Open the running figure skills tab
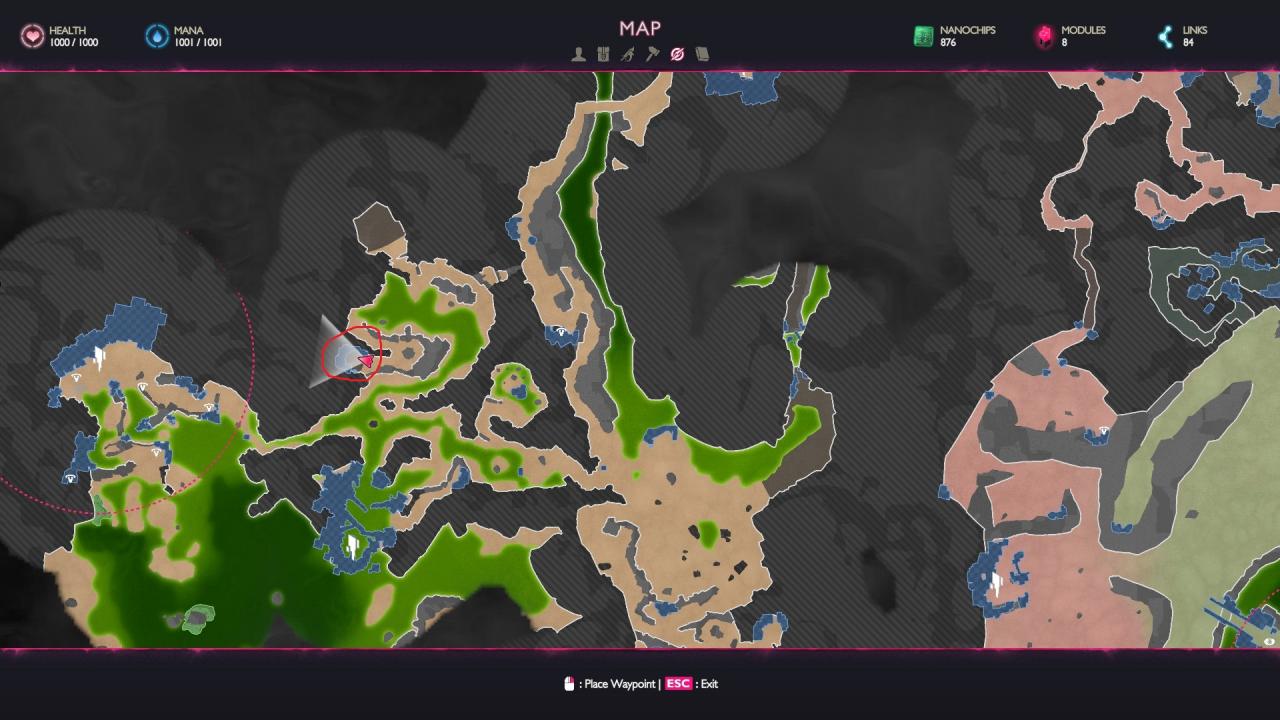 click(x=627, y=54)
